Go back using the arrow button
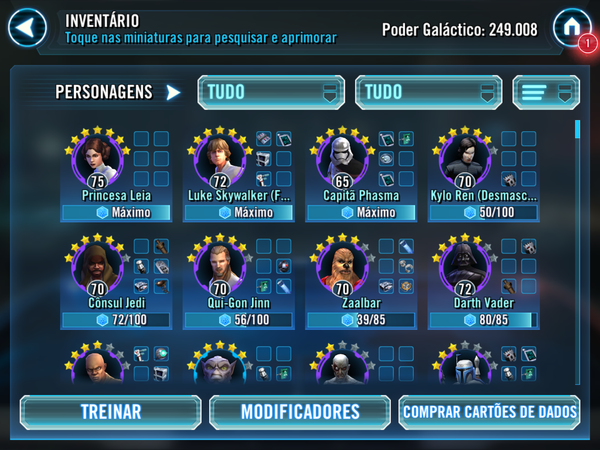This screenshot has height=450, width=600. pos(28,27)
